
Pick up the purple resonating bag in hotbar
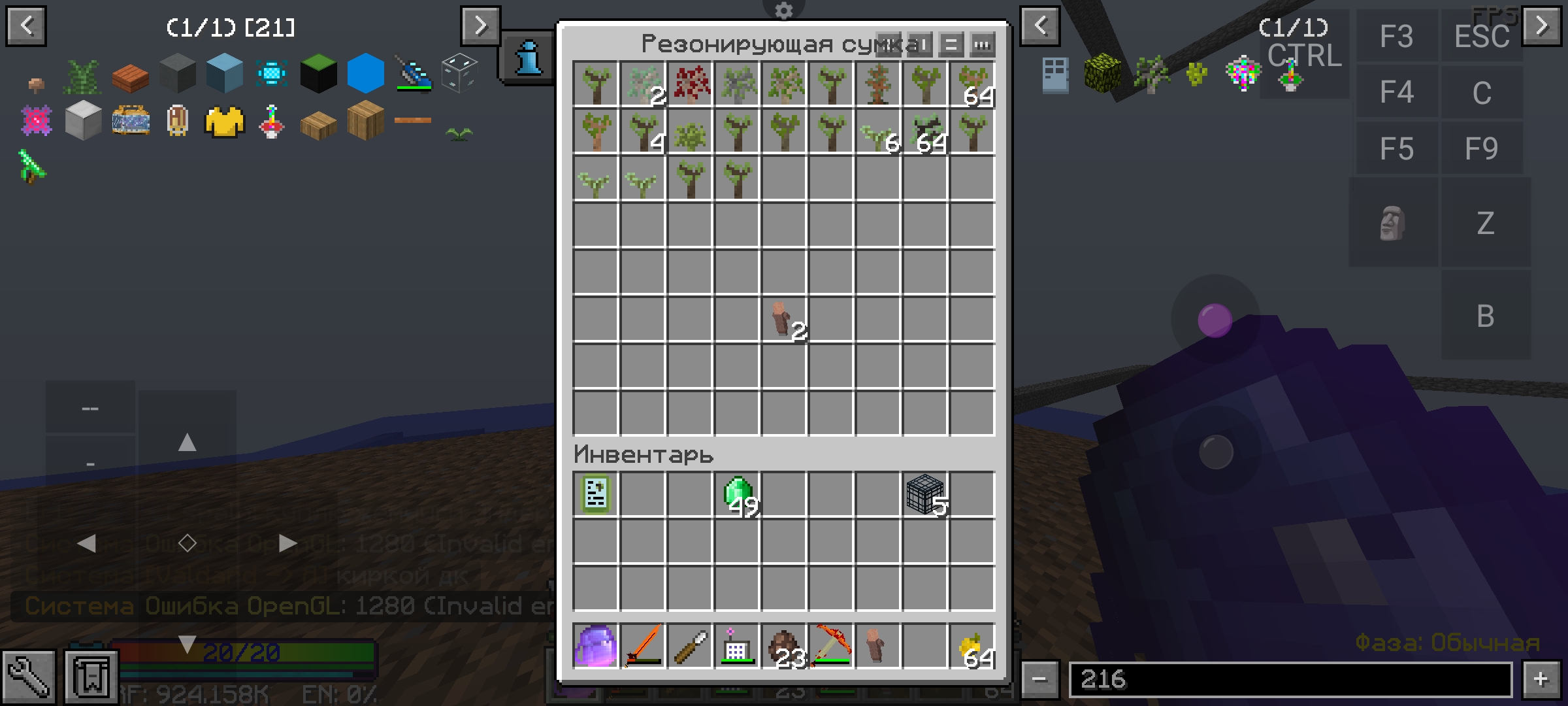pos(595,646)
